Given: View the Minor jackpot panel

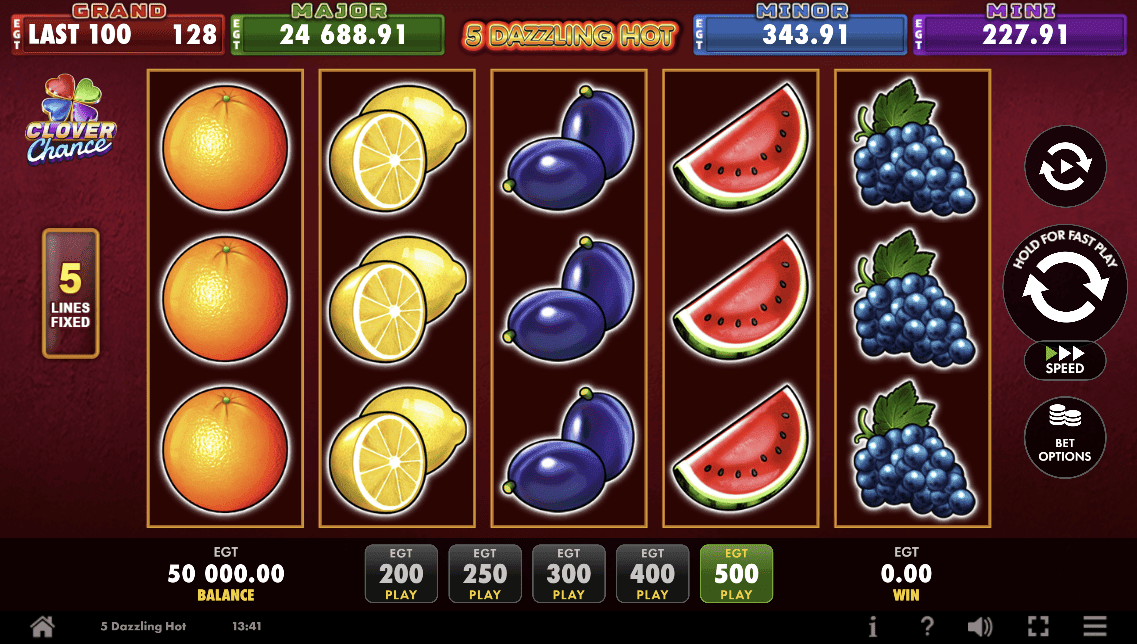Looking at the screenshot, I should tap(799, 32).
